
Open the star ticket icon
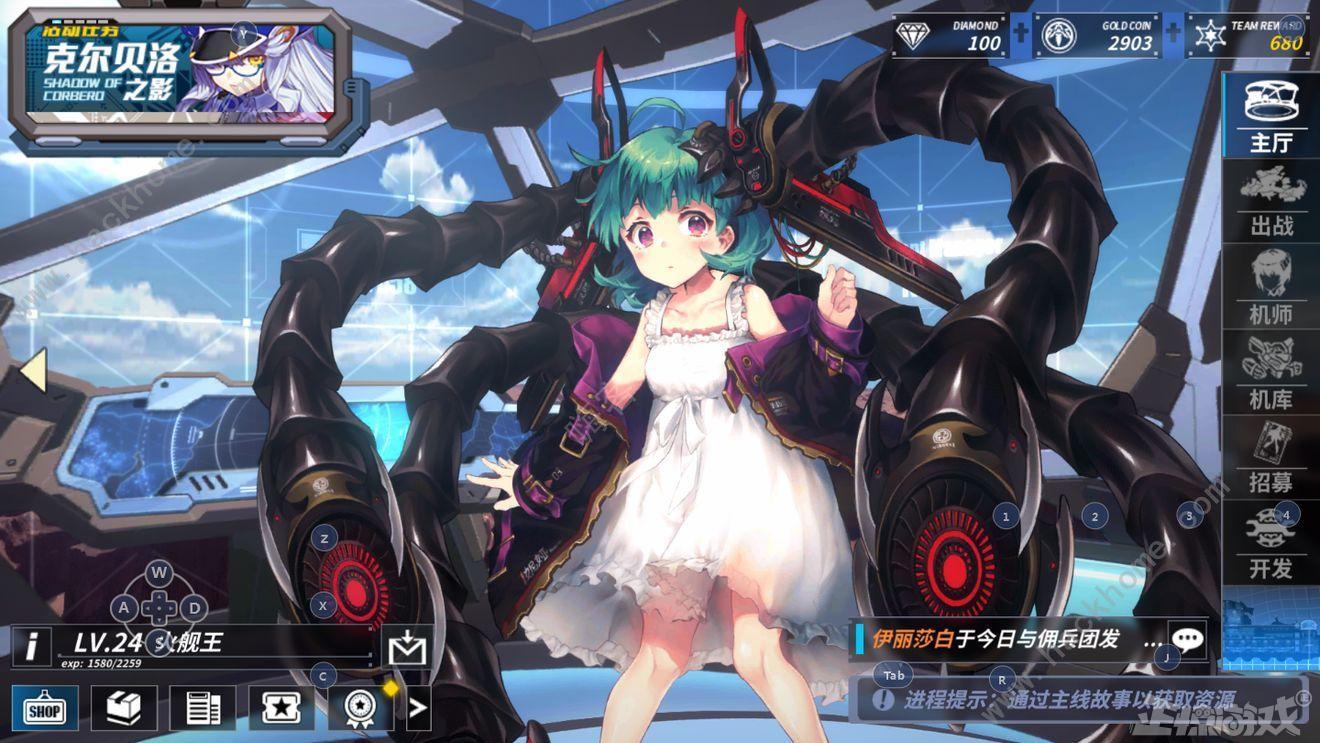pos(281,709)
